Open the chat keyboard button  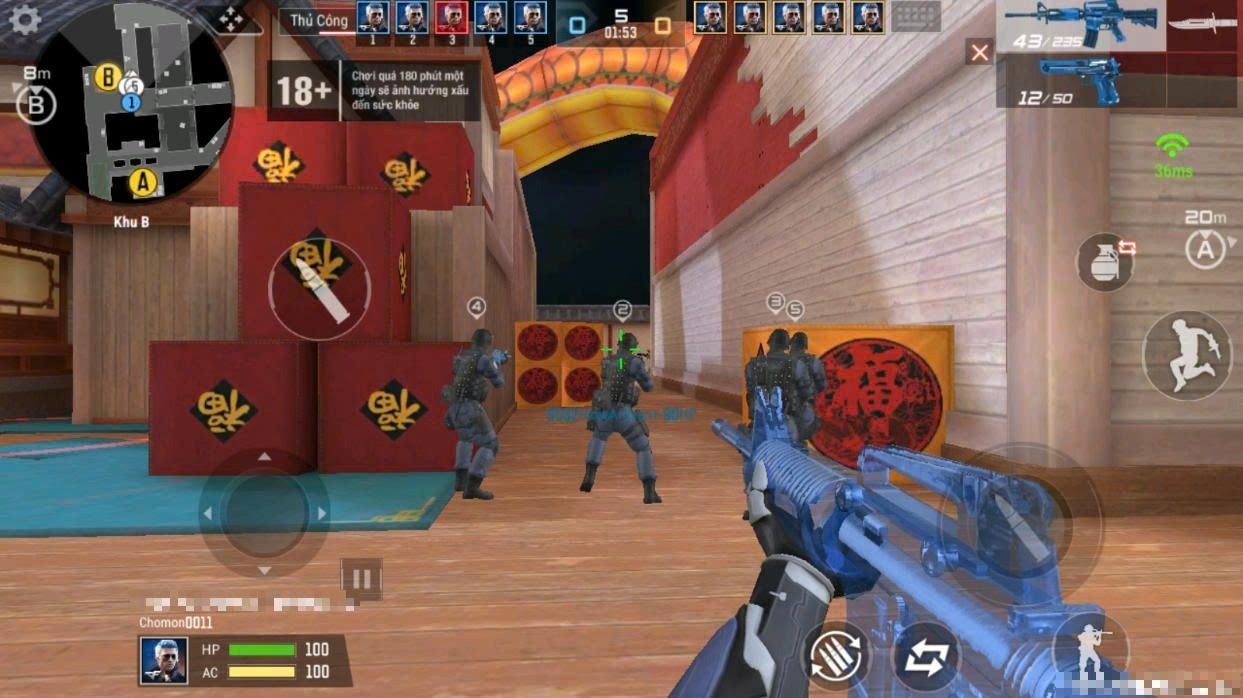click(915, 17)
